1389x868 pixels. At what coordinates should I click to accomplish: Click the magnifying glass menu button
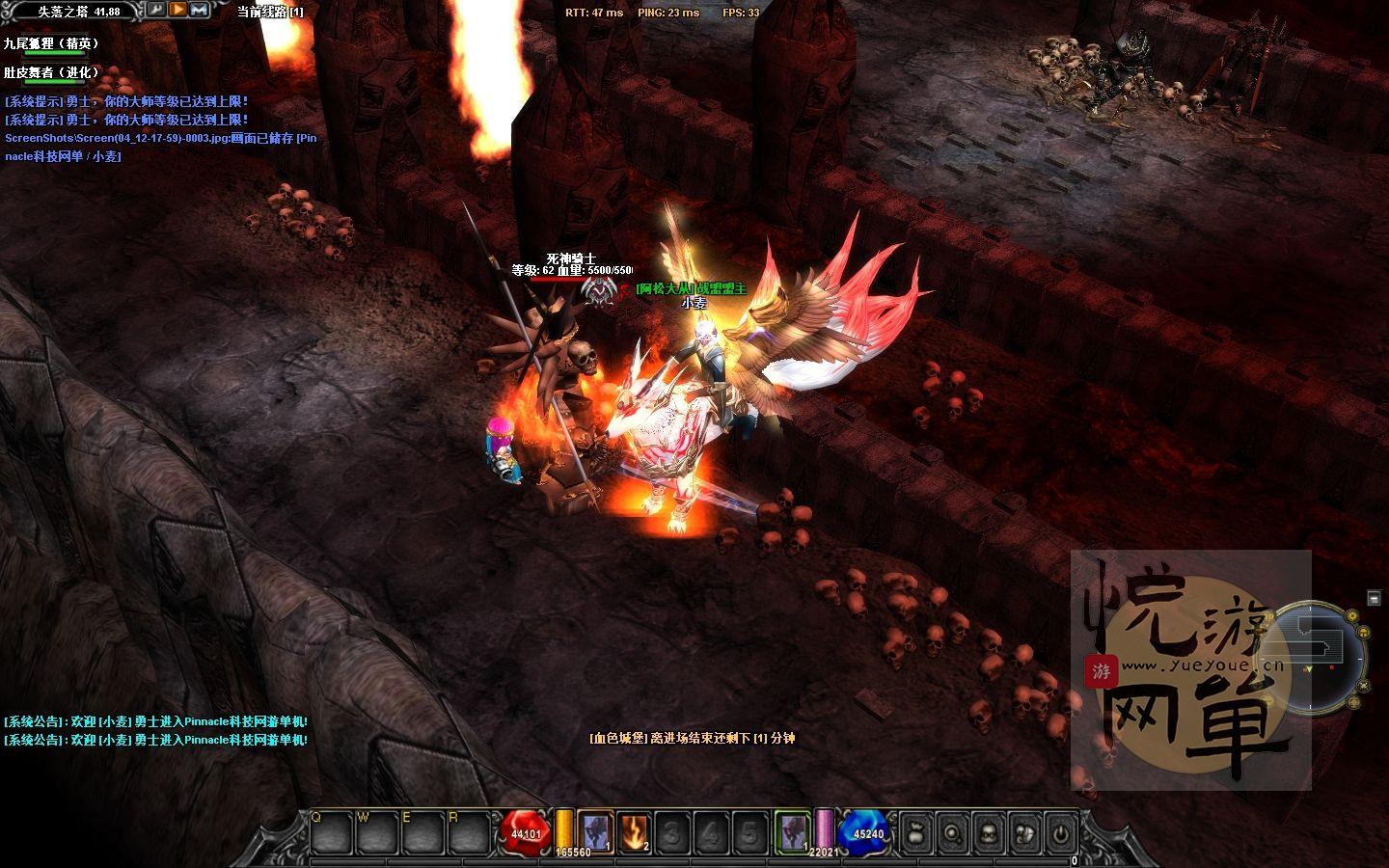click(x=951, y=832)
